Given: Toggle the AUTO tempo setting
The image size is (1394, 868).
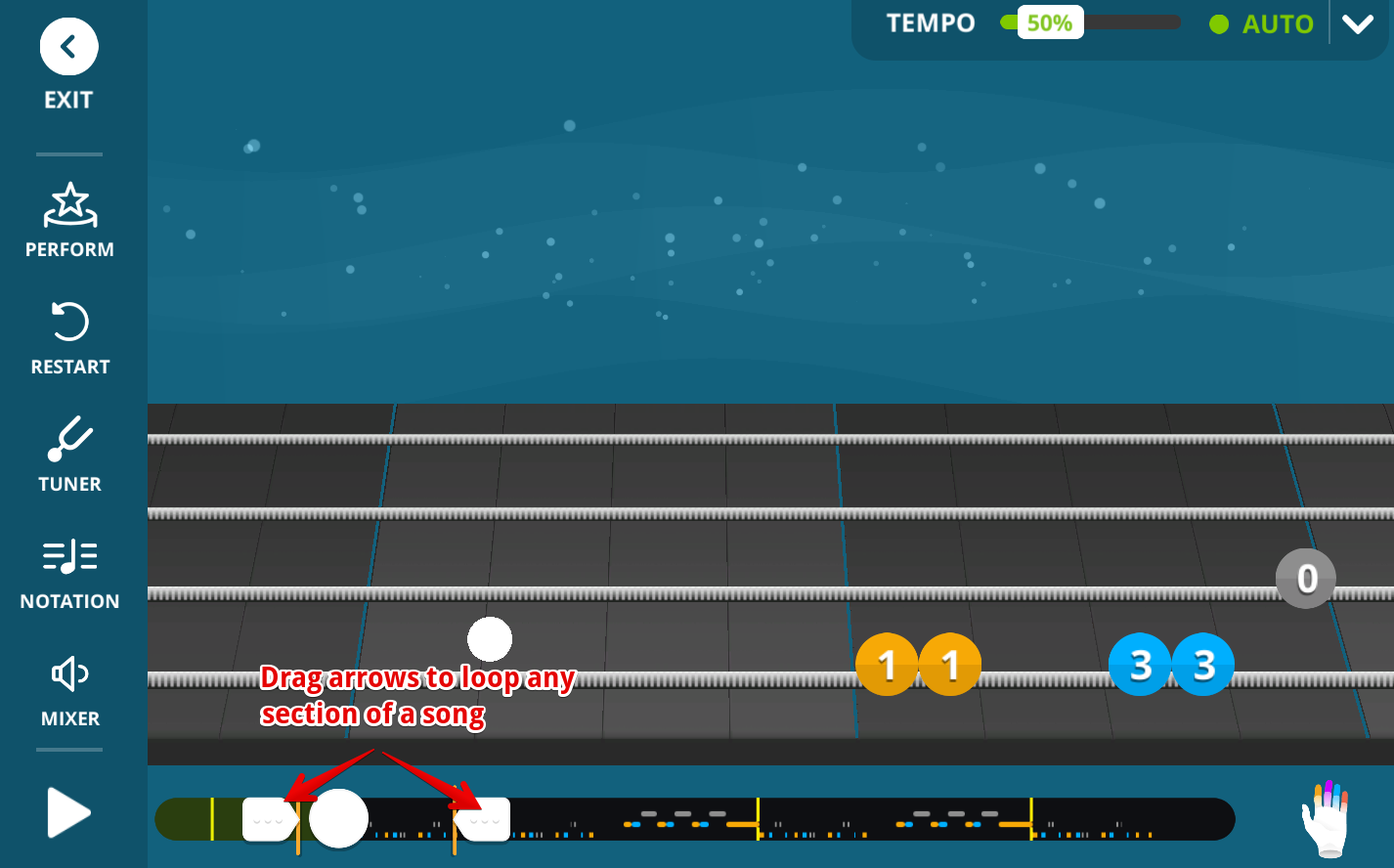Looking at the screenshot, I should pyautogui.click(x=1262, y=24).
